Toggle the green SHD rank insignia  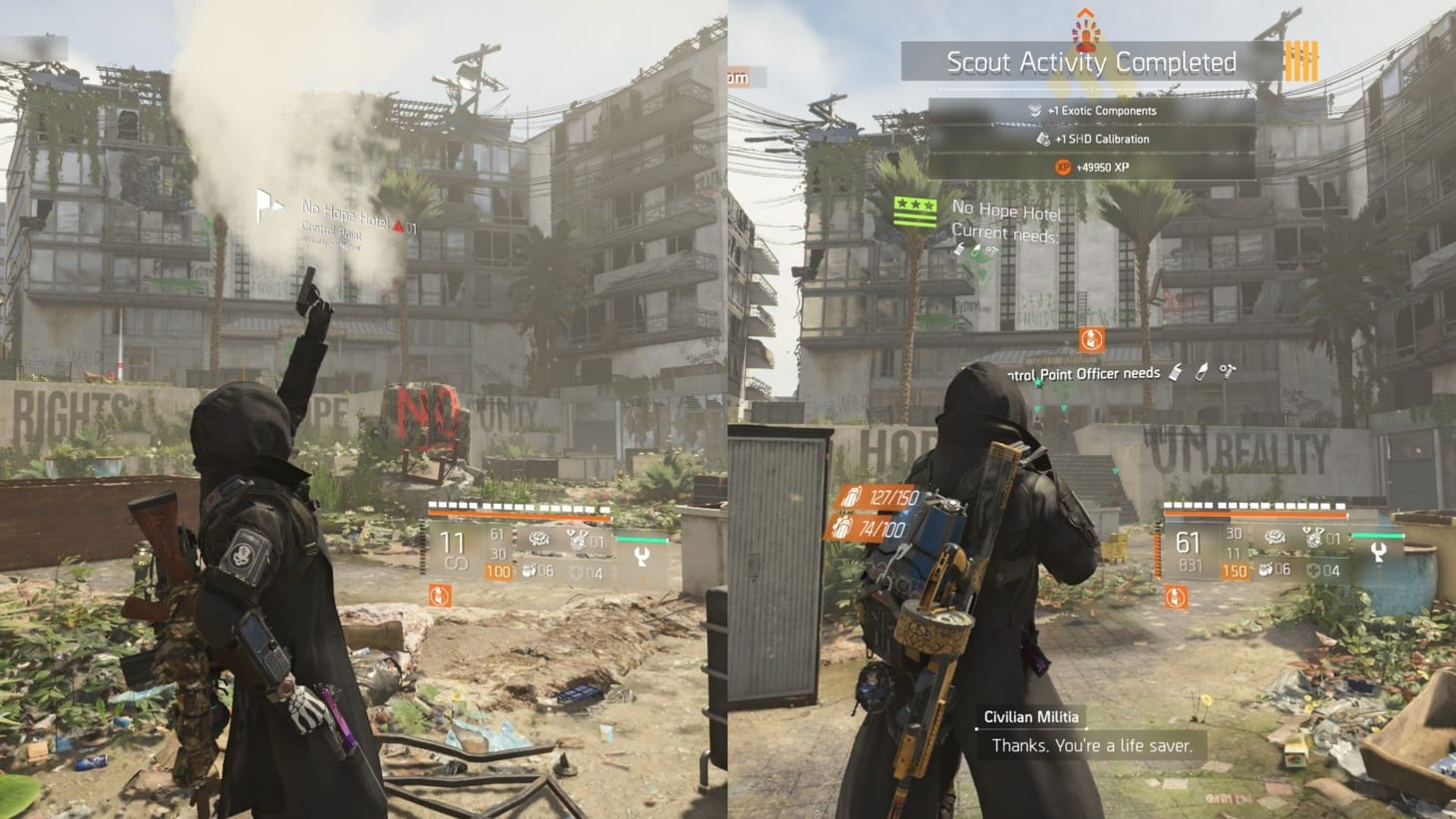pos(917,210)
